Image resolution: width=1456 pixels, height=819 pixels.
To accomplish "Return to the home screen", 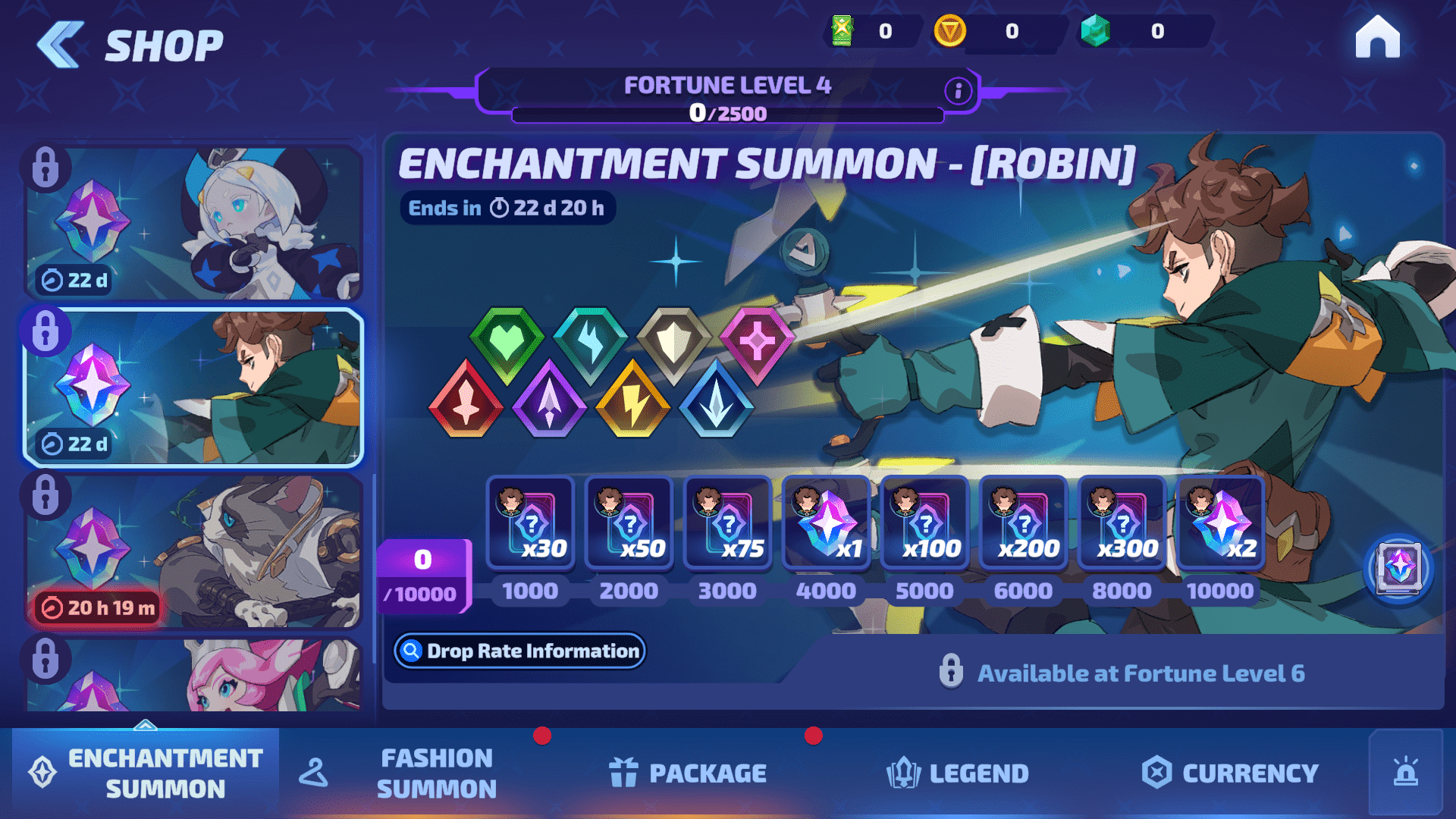I will point(1377,38).
